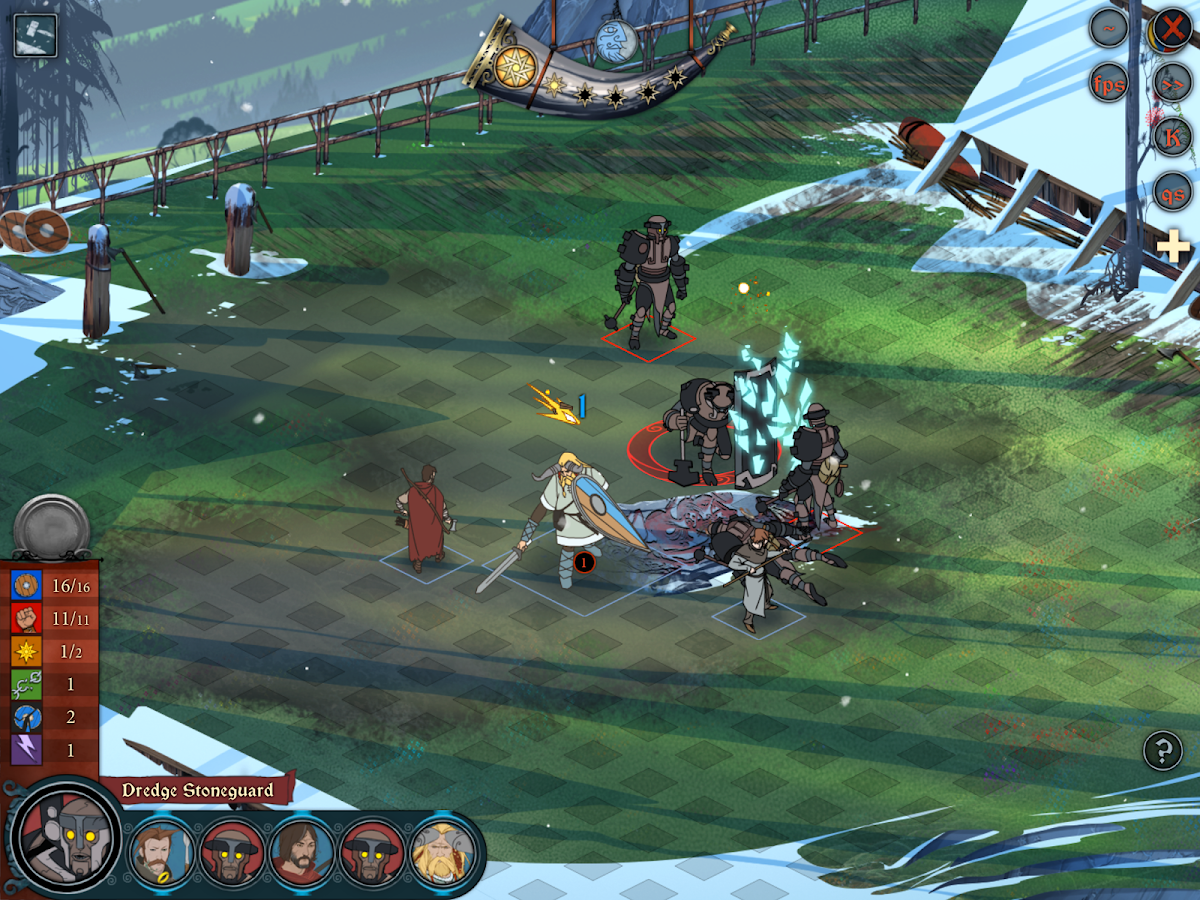Select the blond bearded varl portrait
This screenshot has height=900, width=1200.
point(442,850)
